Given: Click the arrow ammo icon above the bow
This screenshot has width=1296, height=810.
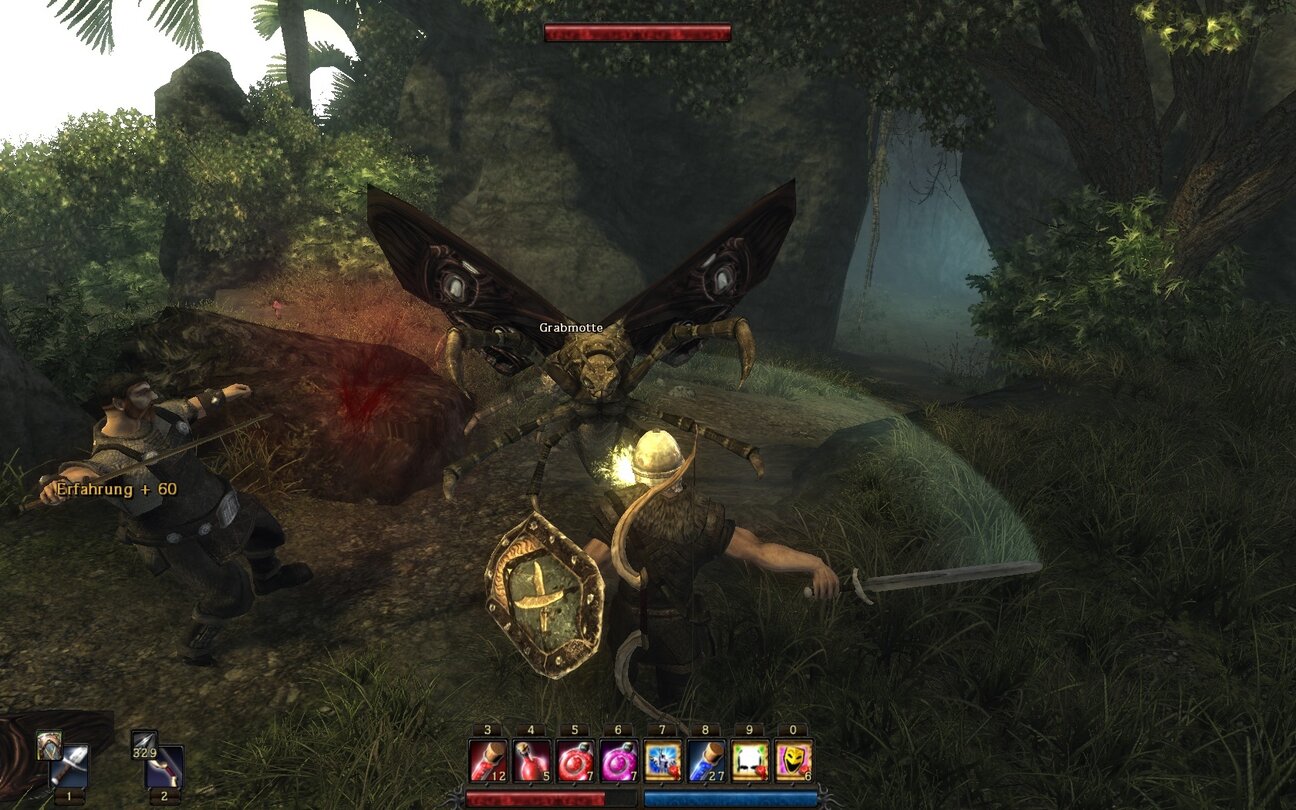Looking at the screenshot, I should coord(144,745).
